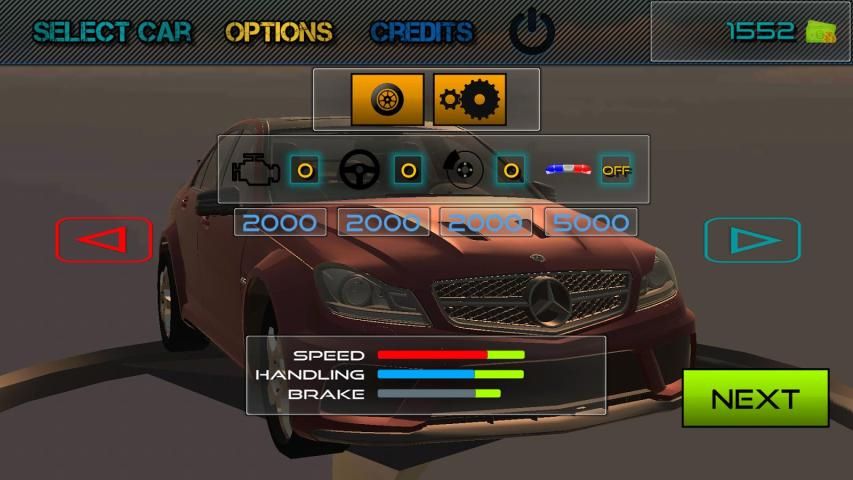Open the cash balance shop panel
Viewport: 853px width, 480px height.
tap(750, 31)
